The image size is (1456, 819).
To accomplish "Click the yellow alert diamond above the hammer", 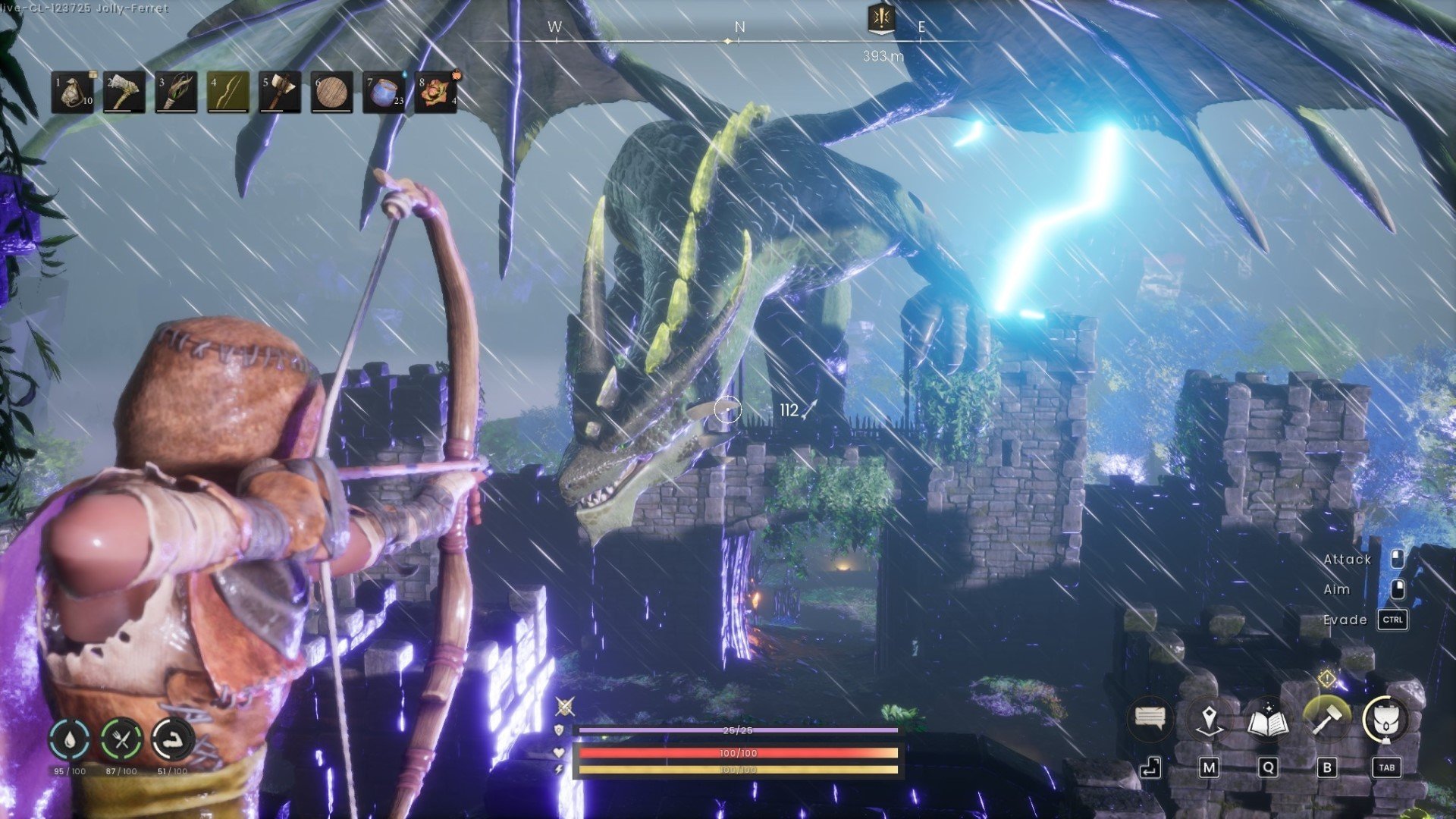I will coord(1327,678).
